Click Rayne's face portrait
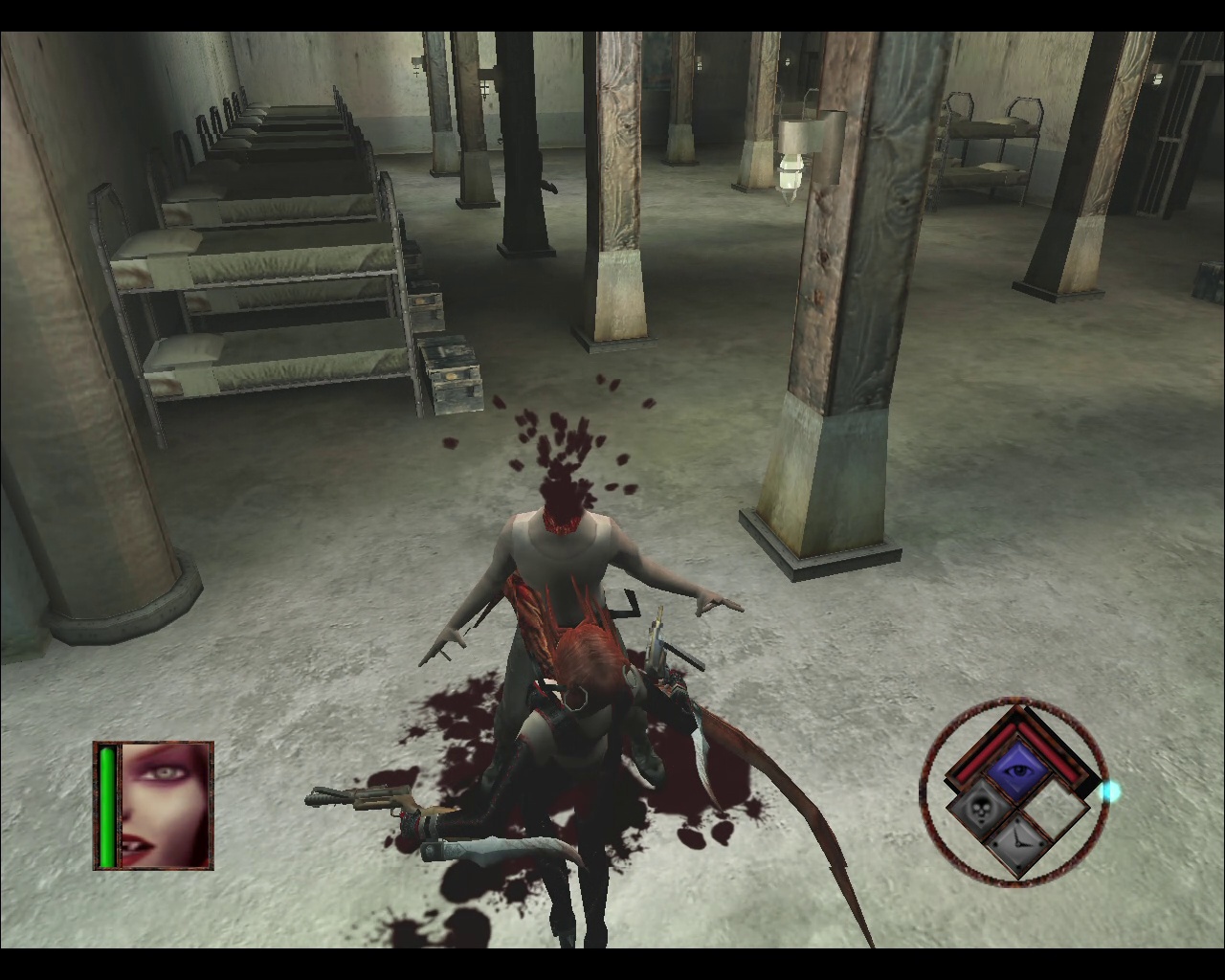 tap(164, 805)
